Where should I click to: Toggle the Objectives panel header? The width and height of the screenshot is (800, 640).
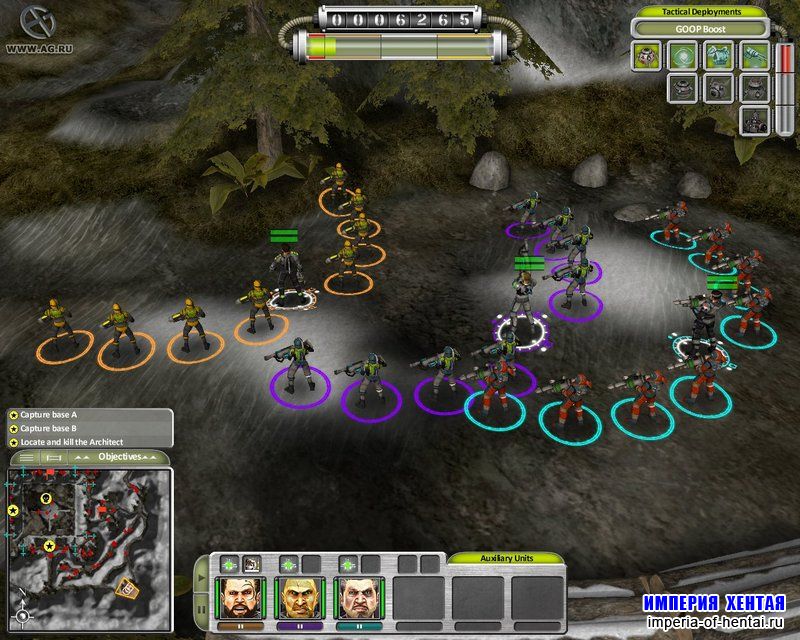click(x=118, y=457)
